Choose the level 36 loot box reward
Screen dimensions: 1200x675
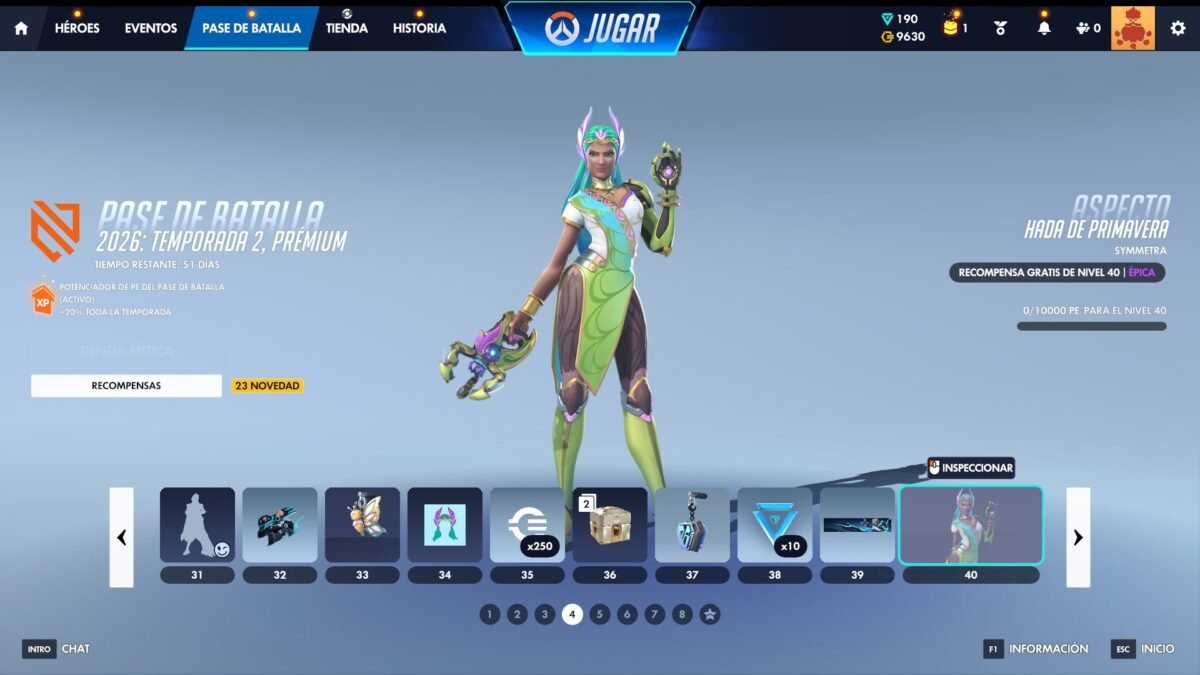pos(609,525)
